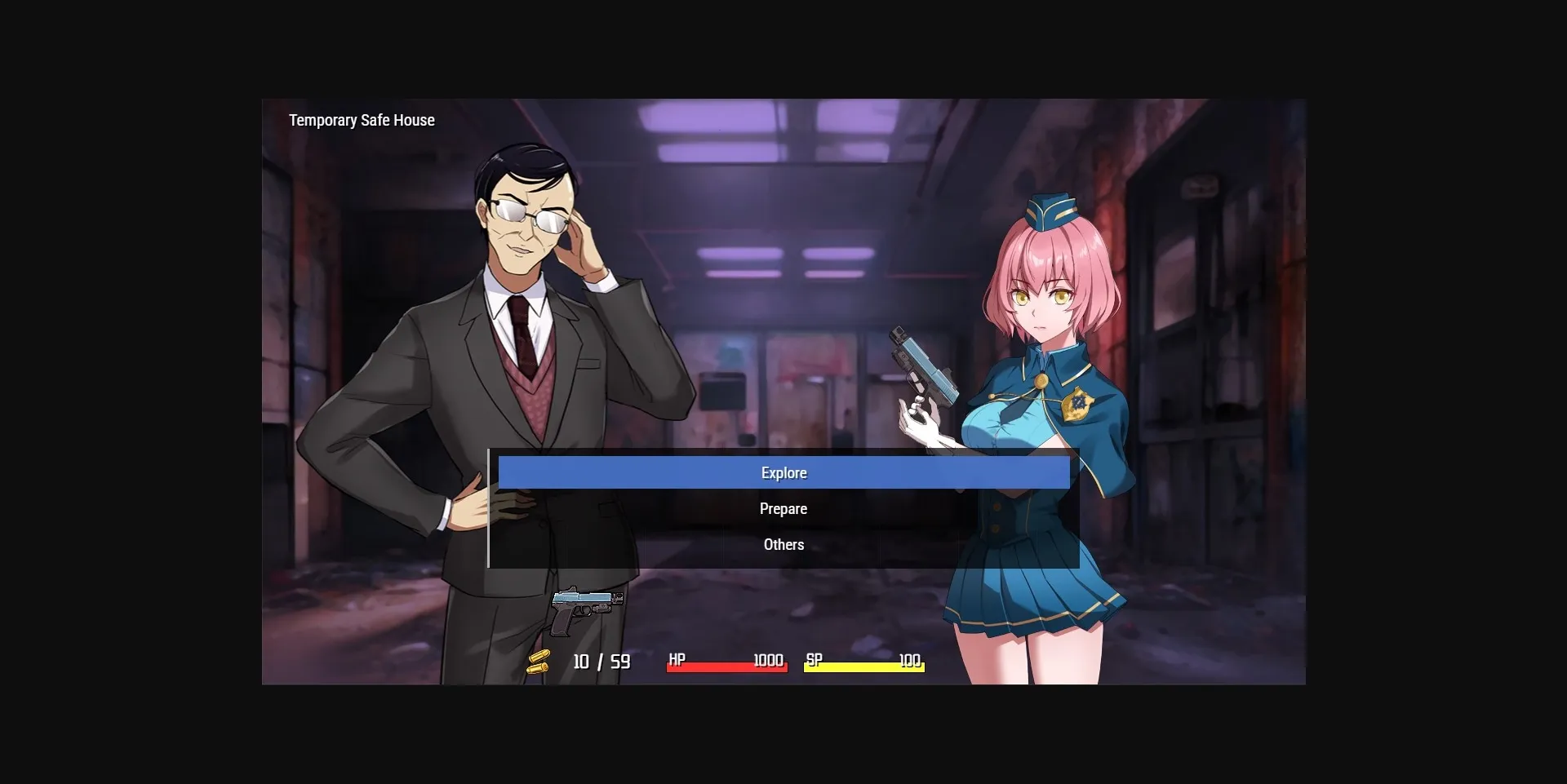The height and width of the screenshot is (784, 1567).
Task: Select the Prepare command
Action: [x=783, y=508]
